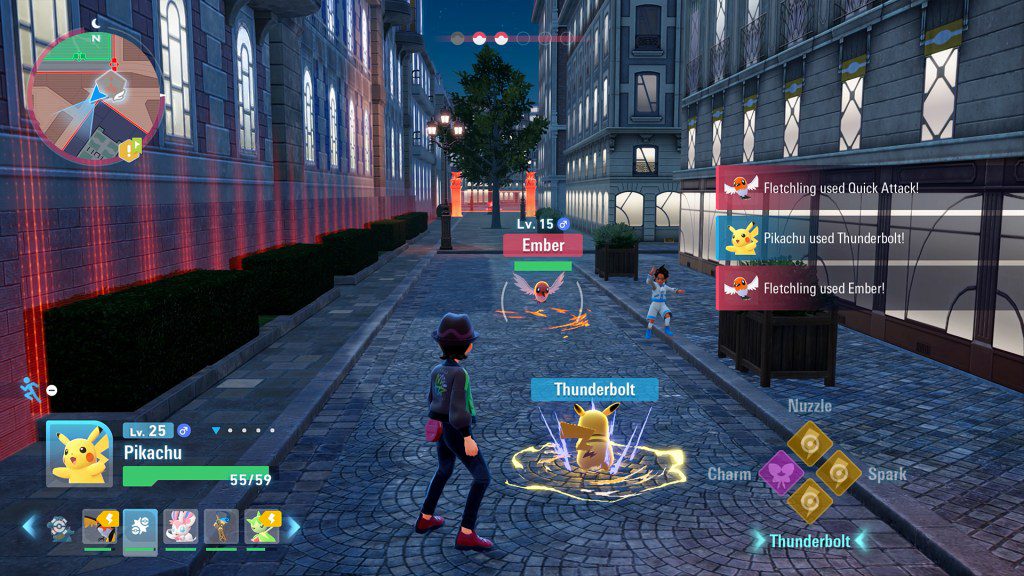Click the running figure icon
The height and width of the screenshot is (576, 1024).
(31, 389)
